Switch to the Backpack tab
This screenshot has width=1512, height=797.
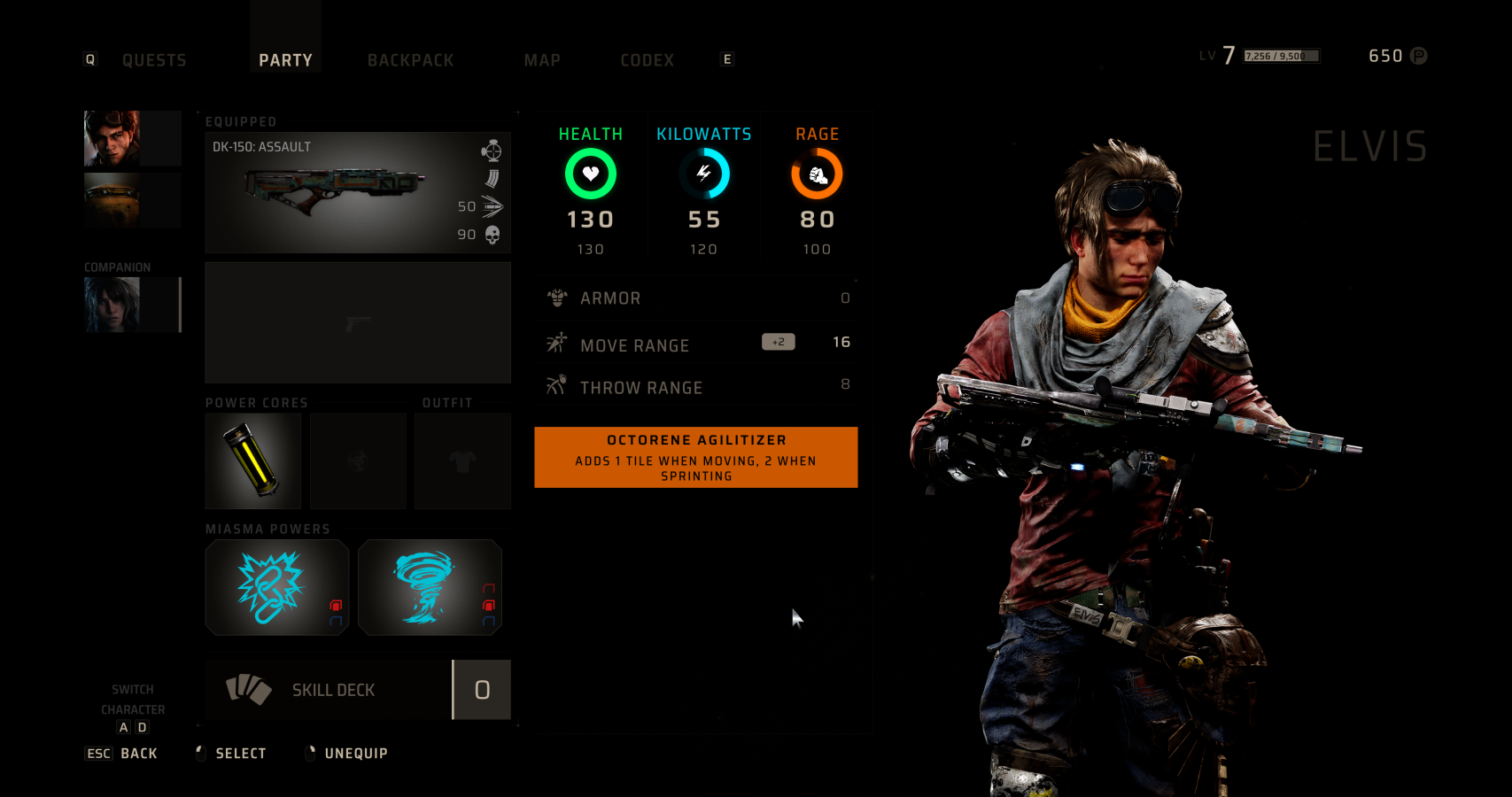click(x=410, y=60)
